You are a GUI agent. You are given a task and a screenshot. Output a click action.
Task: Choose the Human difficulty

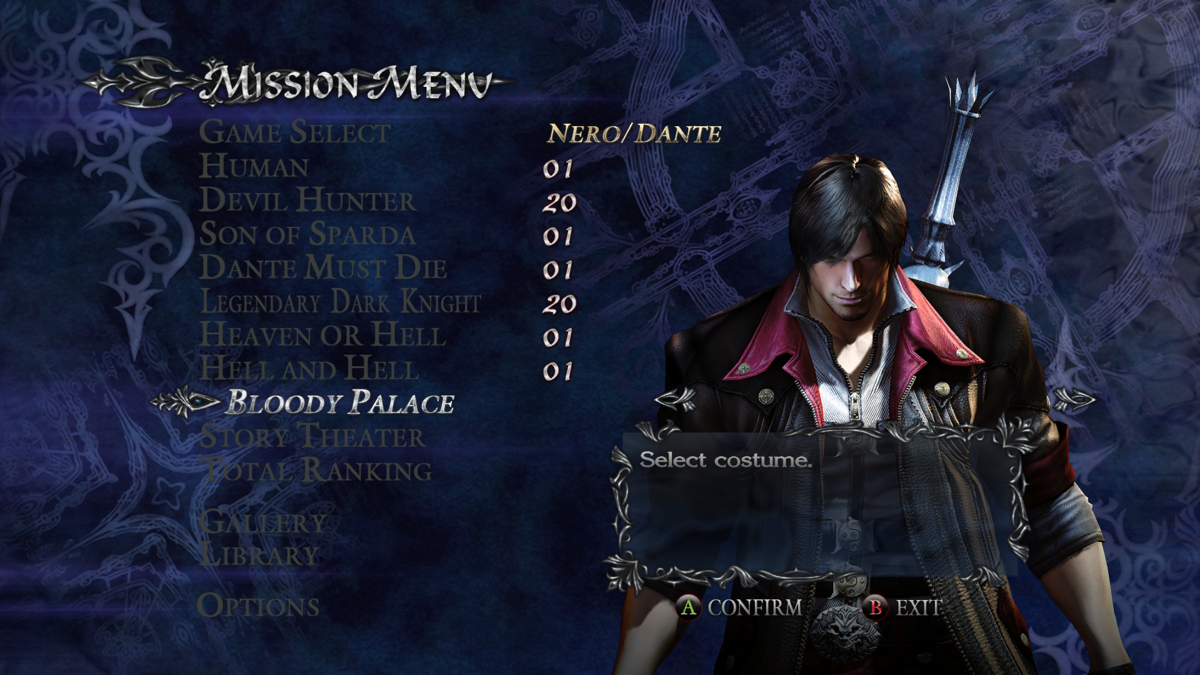coord(254,166)
